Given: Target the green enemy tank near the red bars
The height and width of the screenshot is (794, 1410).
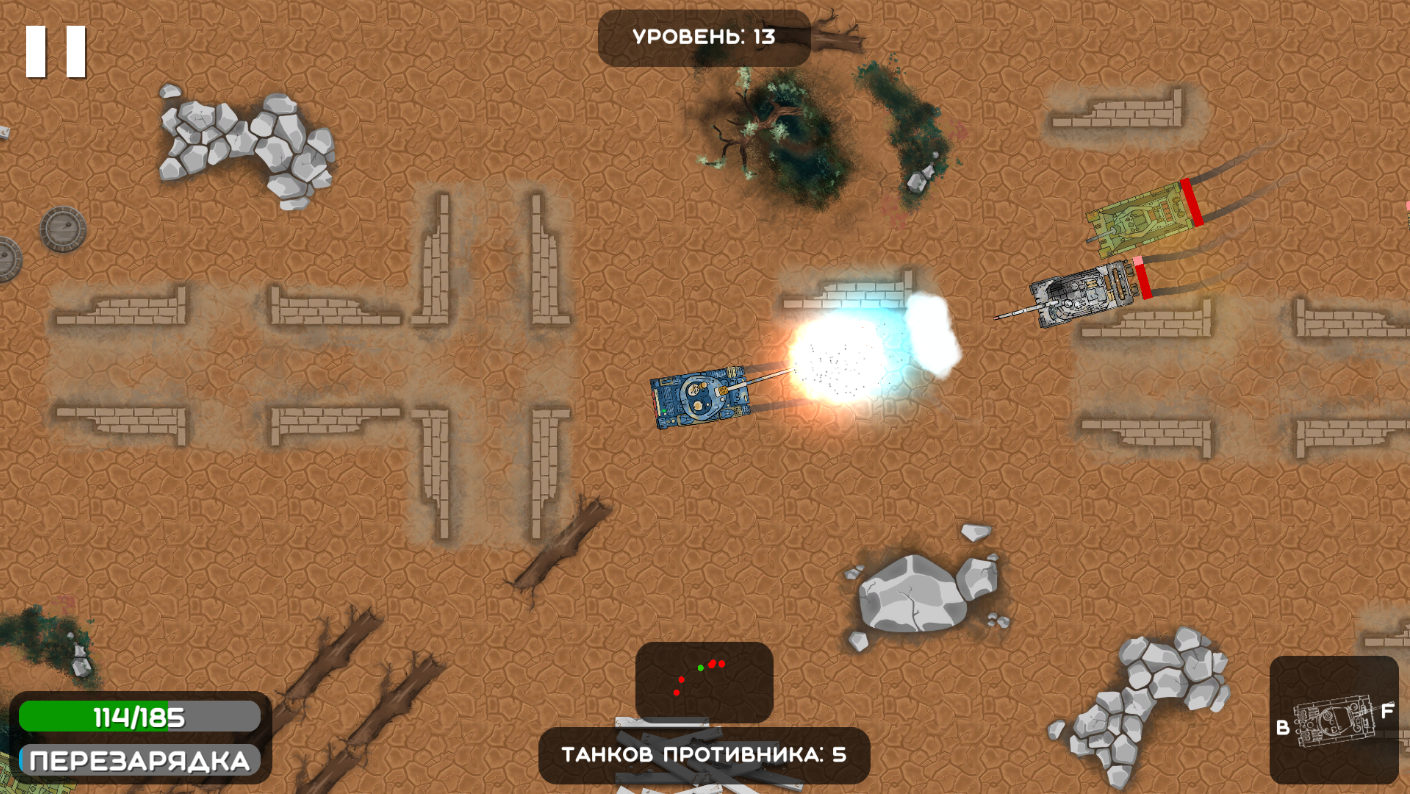Looking at the screenshot, I should tap(1140, 220).
